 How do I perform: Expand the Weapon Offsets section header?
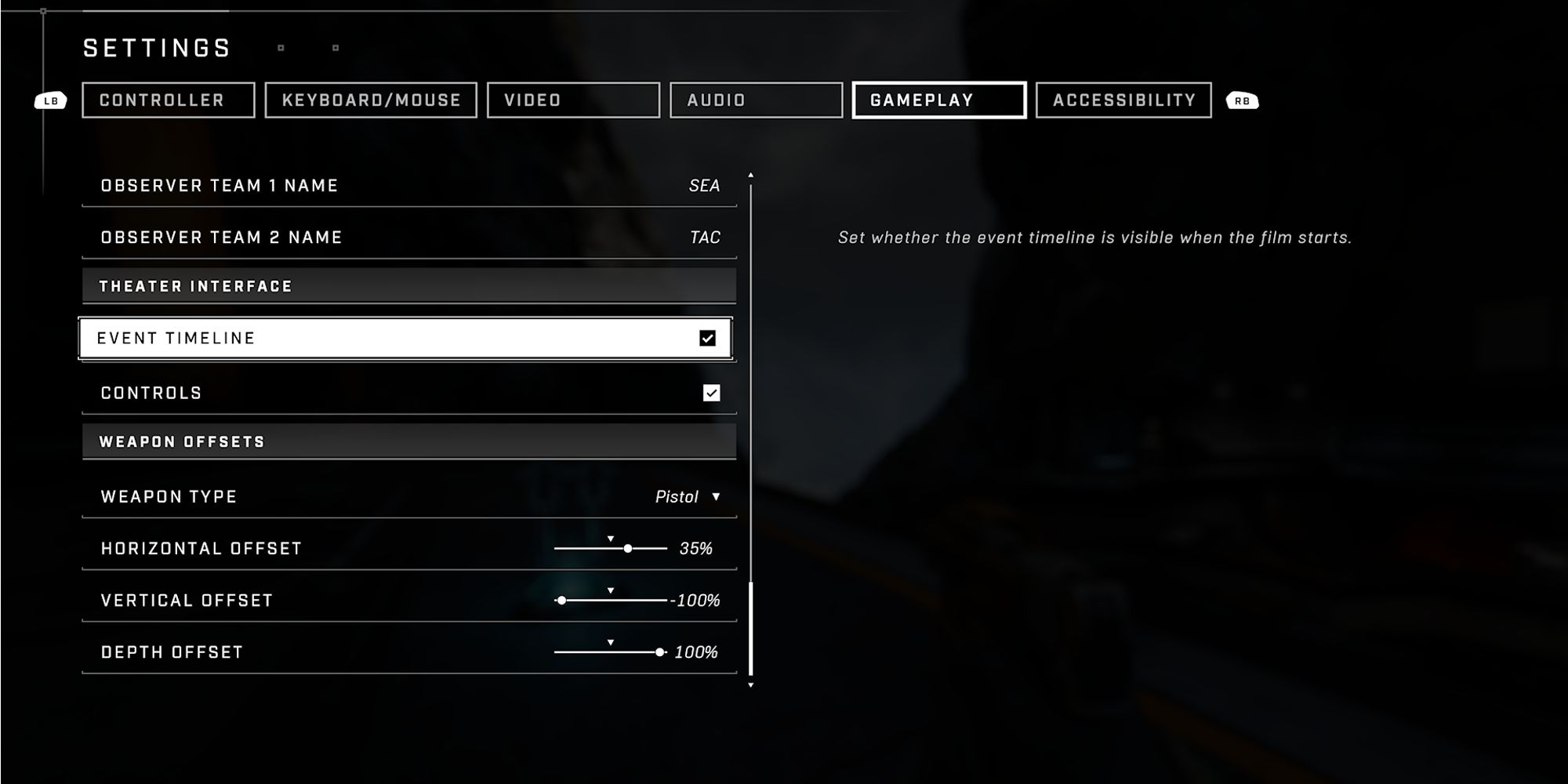(x=408, y=441)
